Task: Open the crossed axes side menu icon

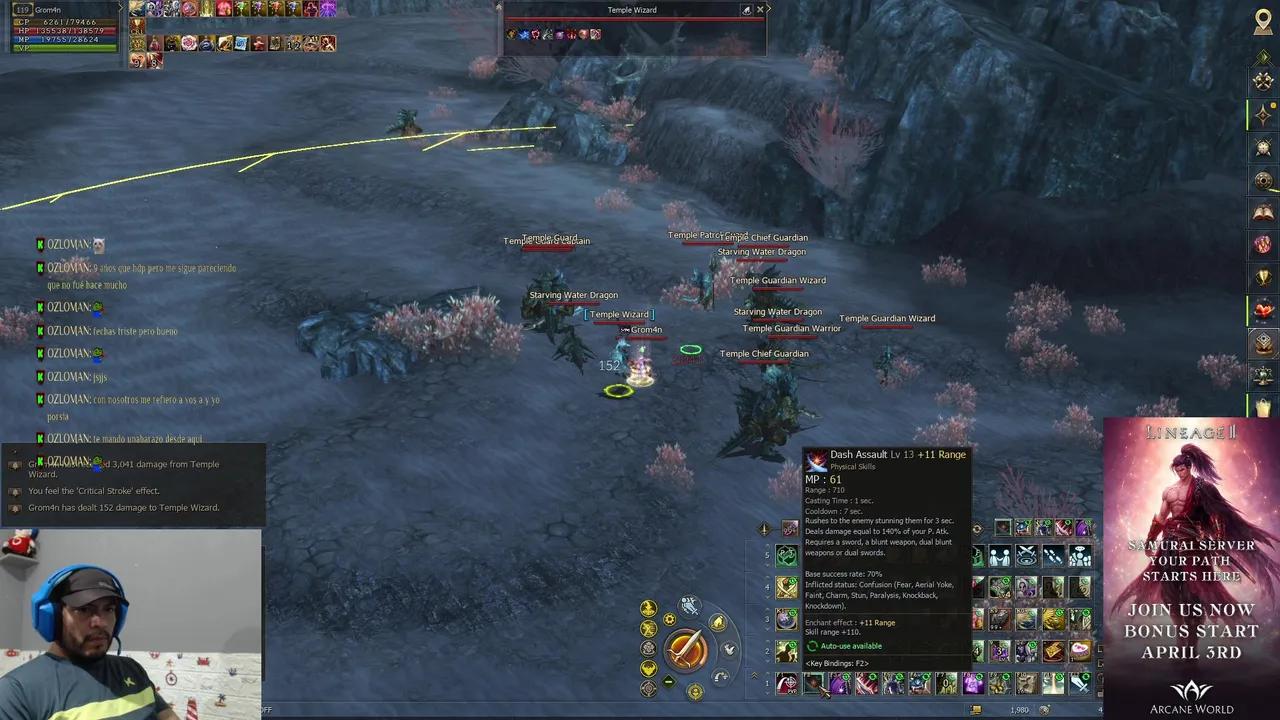Action: click(1263, 82)
